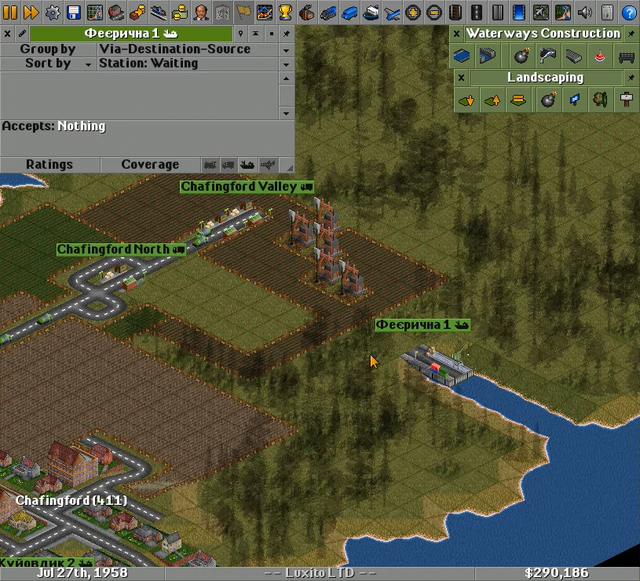Select the build lock tool
Image resolution: width=640 pixels, height=581 pixels.
tap(485, 56)
